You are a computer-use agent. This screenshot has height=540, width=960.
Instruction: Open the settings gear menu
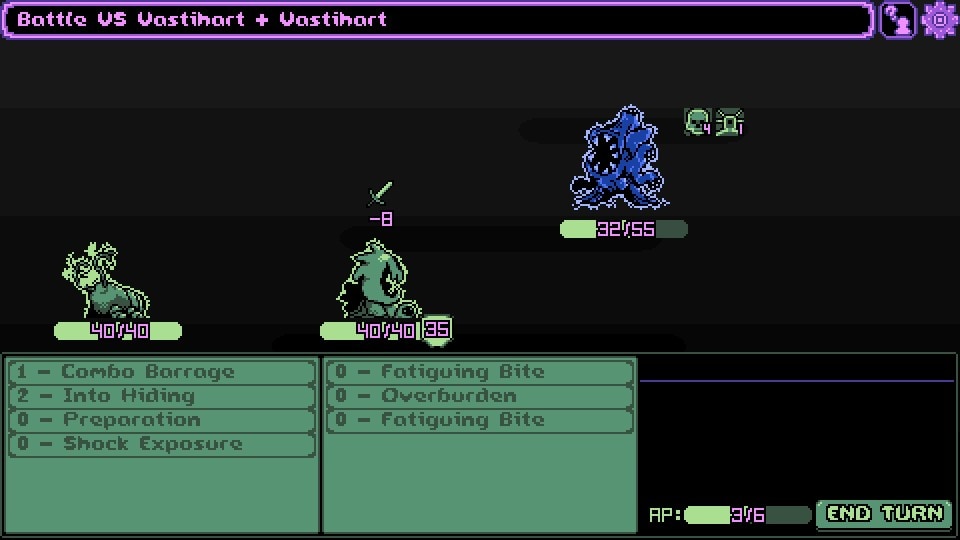[x=940, y=20]
